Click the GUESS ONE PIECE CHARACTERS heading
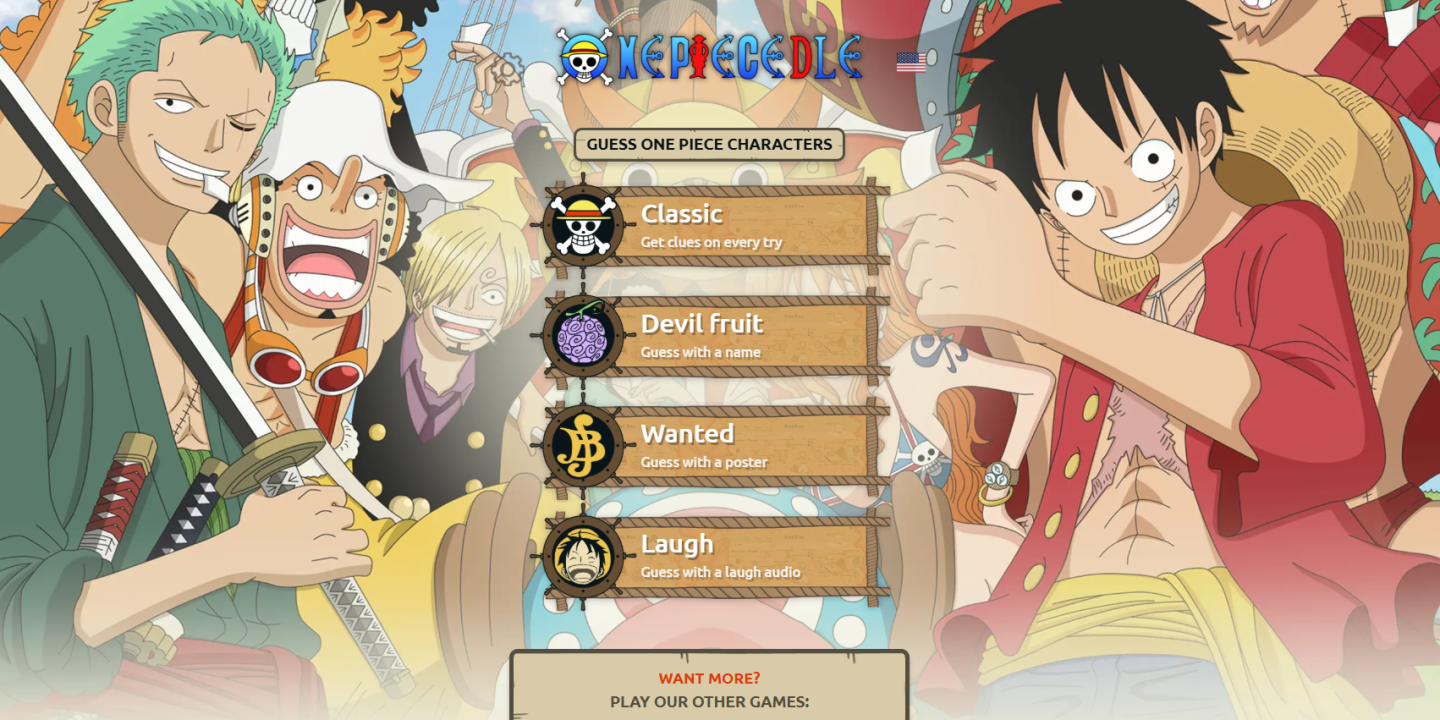1440x720 pixels. click(x=710, y=144)
